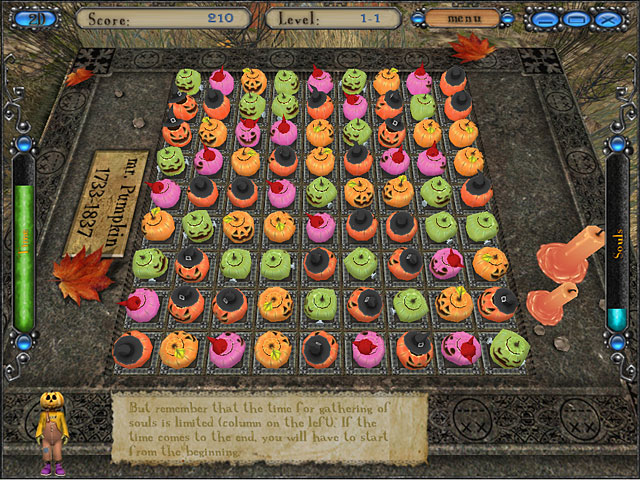Maximize the game window
Viewport: 640px width, 480px height.
point(575,19)
